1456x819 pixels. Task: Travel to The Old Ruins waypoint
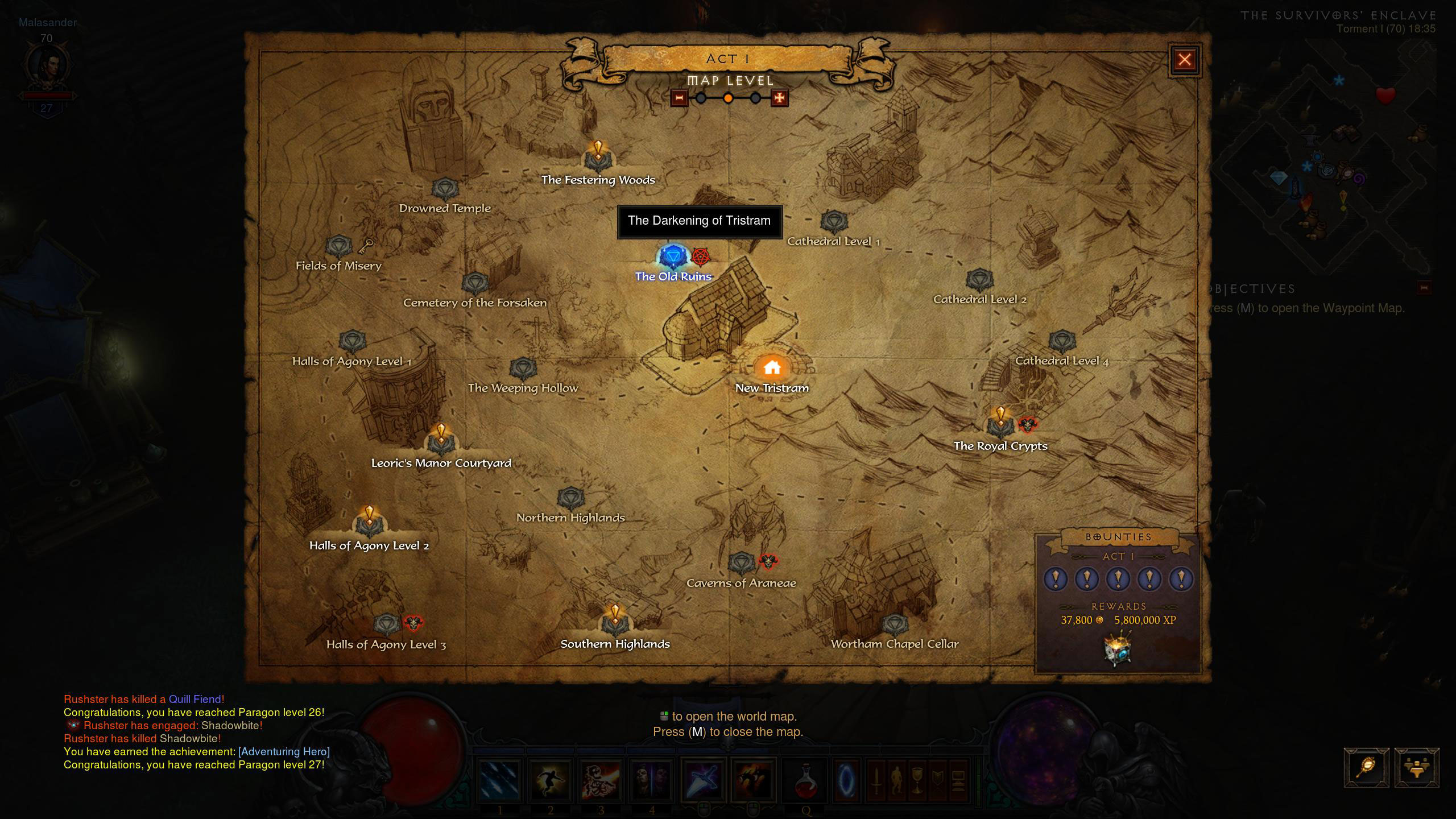pyautogui.click(x=673, y=258)
